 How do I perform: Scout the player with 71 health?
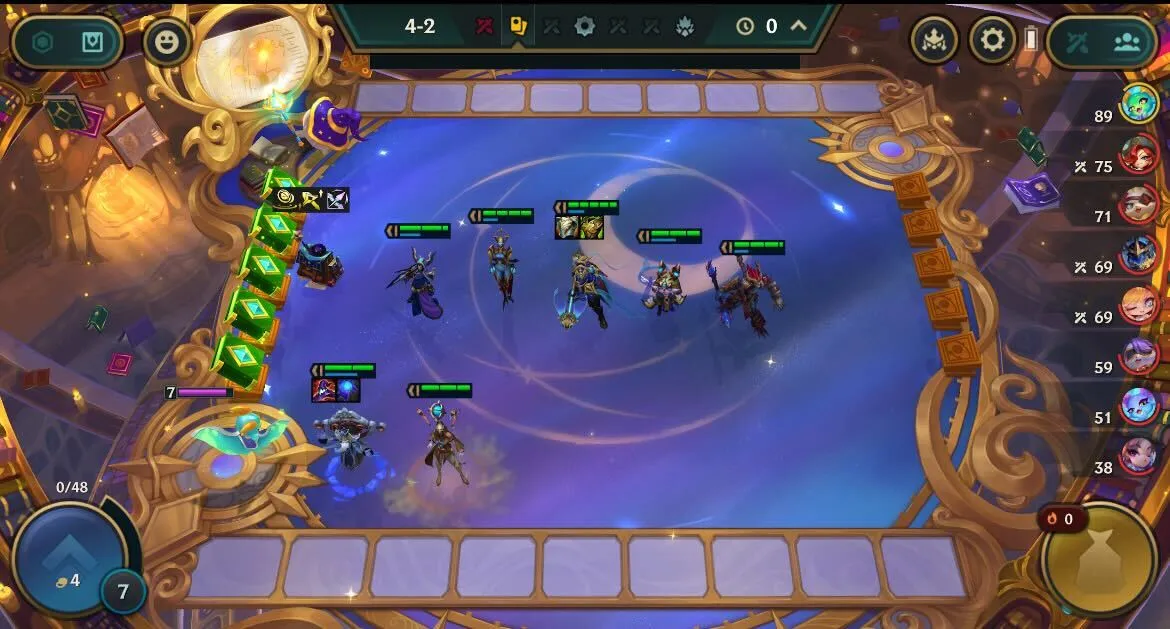pos(1138,205)
